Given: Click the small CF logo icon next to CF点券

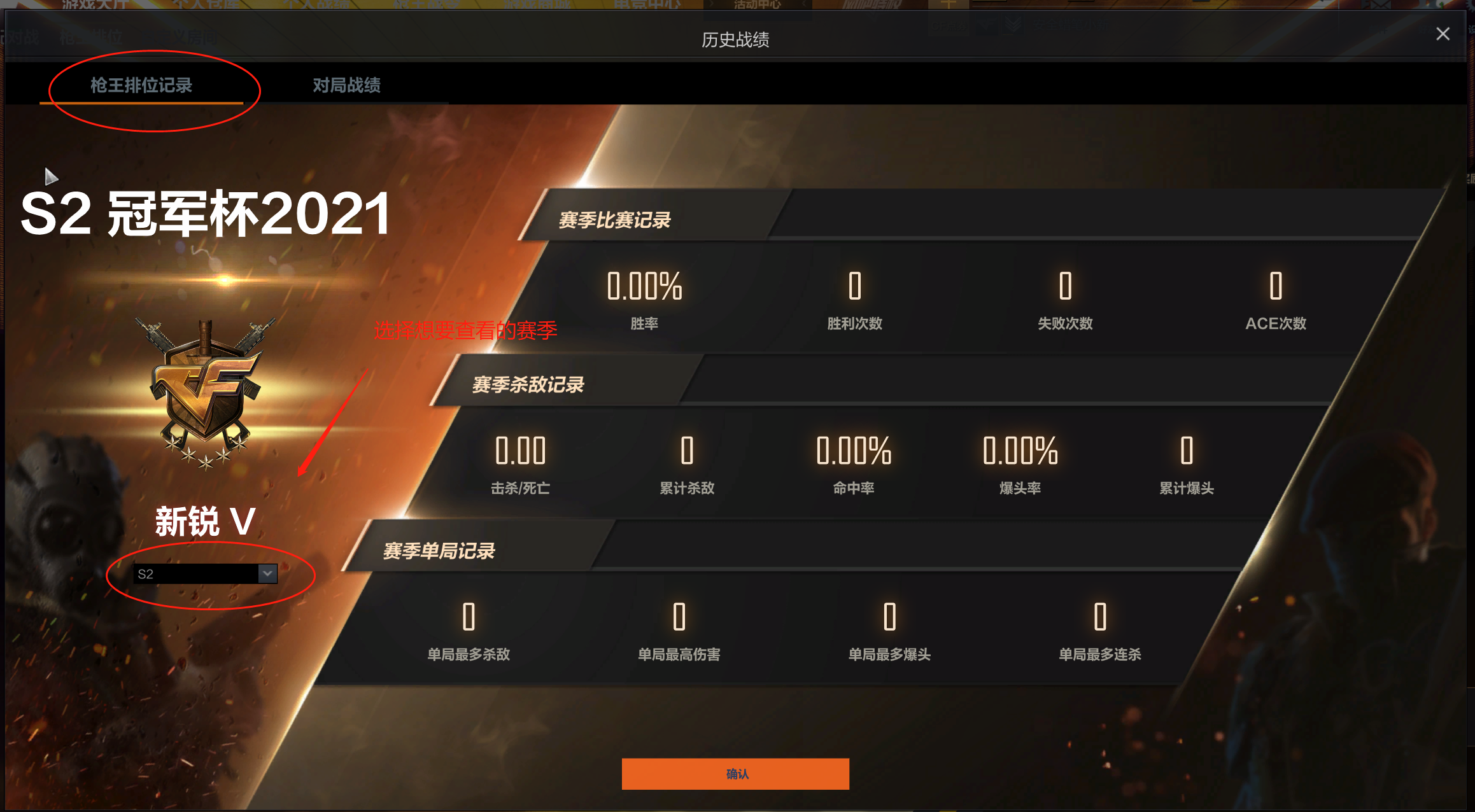Looking at the screenshot, I should [x=985, y=24].
